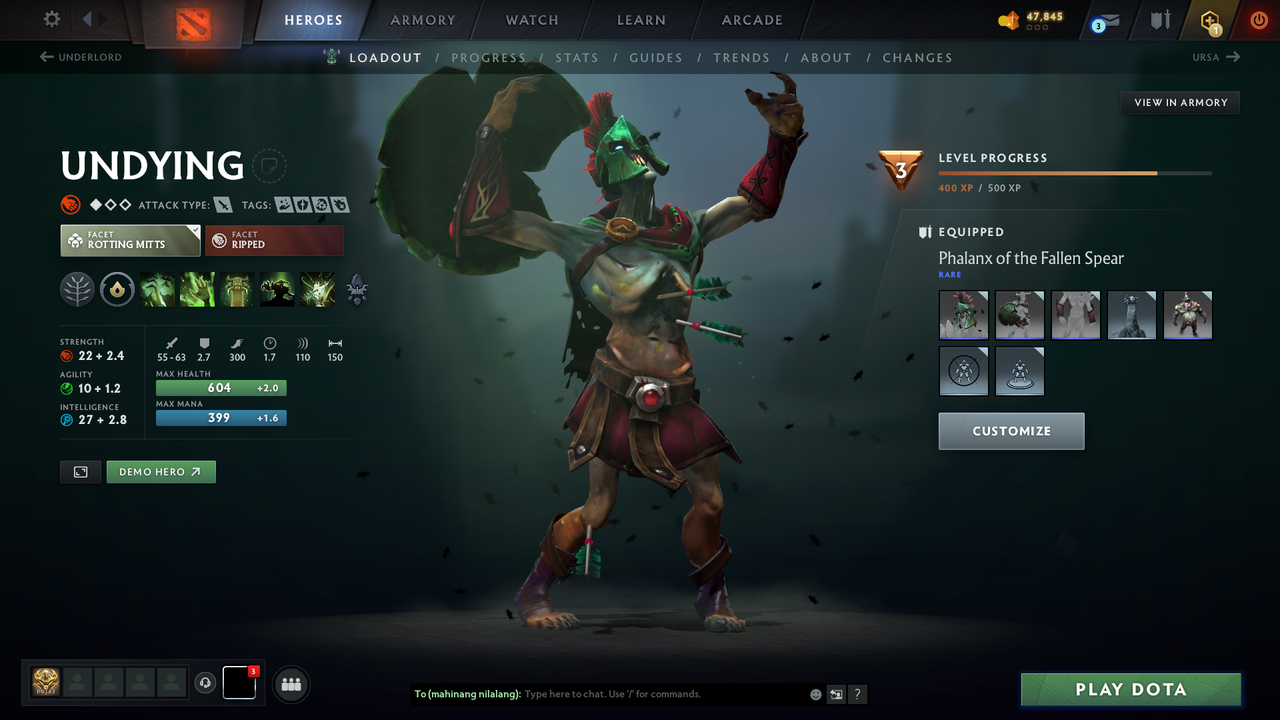Toggle the hero card view icon beside Demo Hero
The width and height of the screenshot is (1280, 720).
click(80, 471)
